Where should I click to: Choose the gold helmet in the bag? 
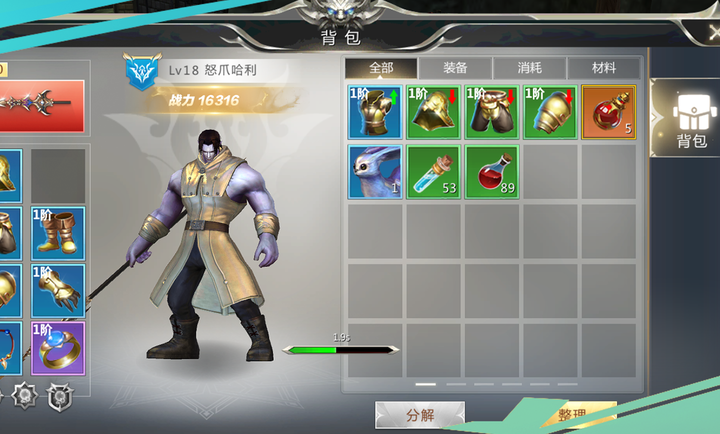pos(433,112)
